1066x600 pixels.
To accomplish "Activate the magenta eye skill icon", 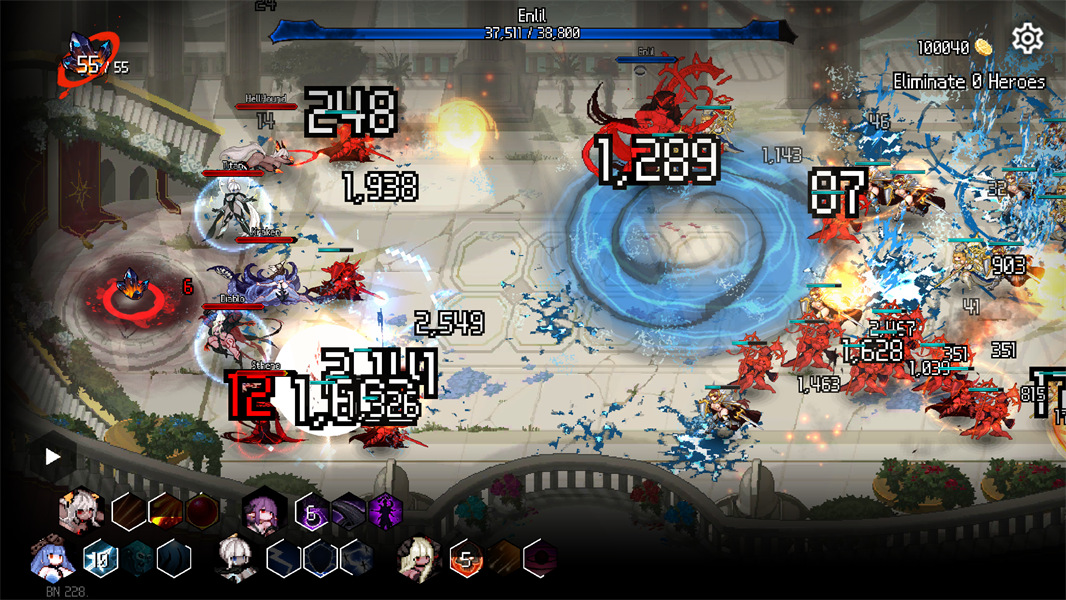I will coord(540,557).
